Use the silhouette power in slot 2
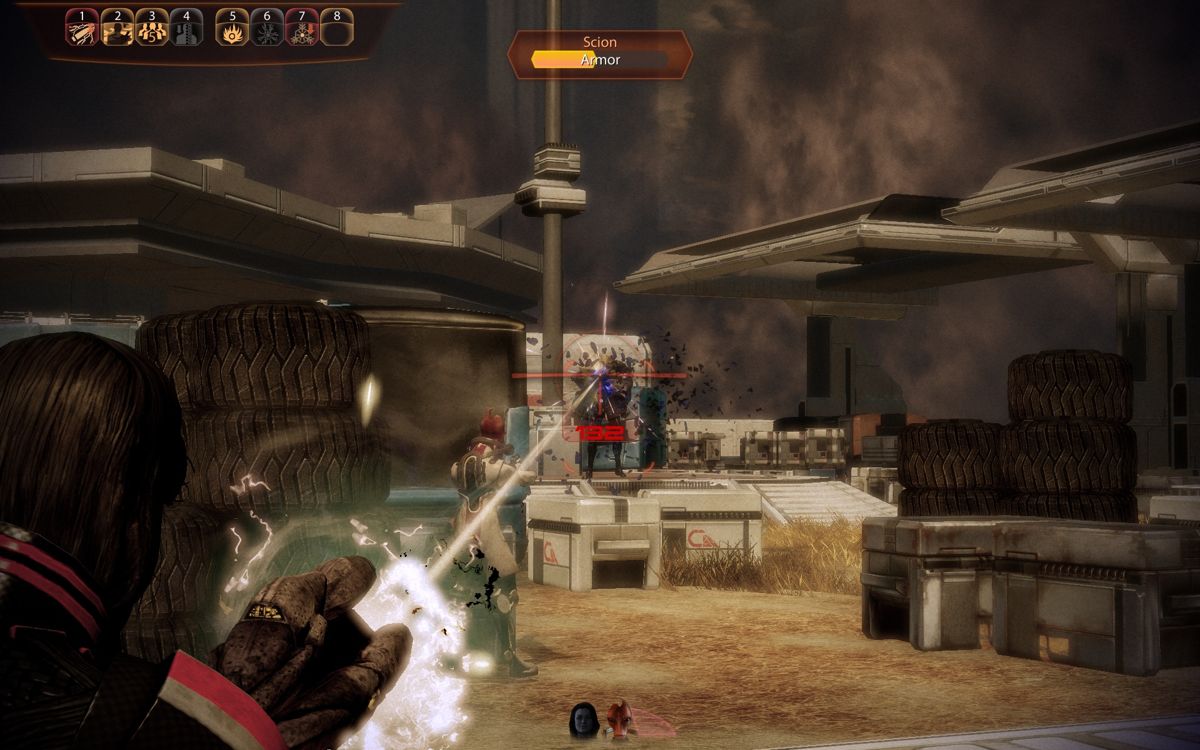 click(x=117, y=28)
